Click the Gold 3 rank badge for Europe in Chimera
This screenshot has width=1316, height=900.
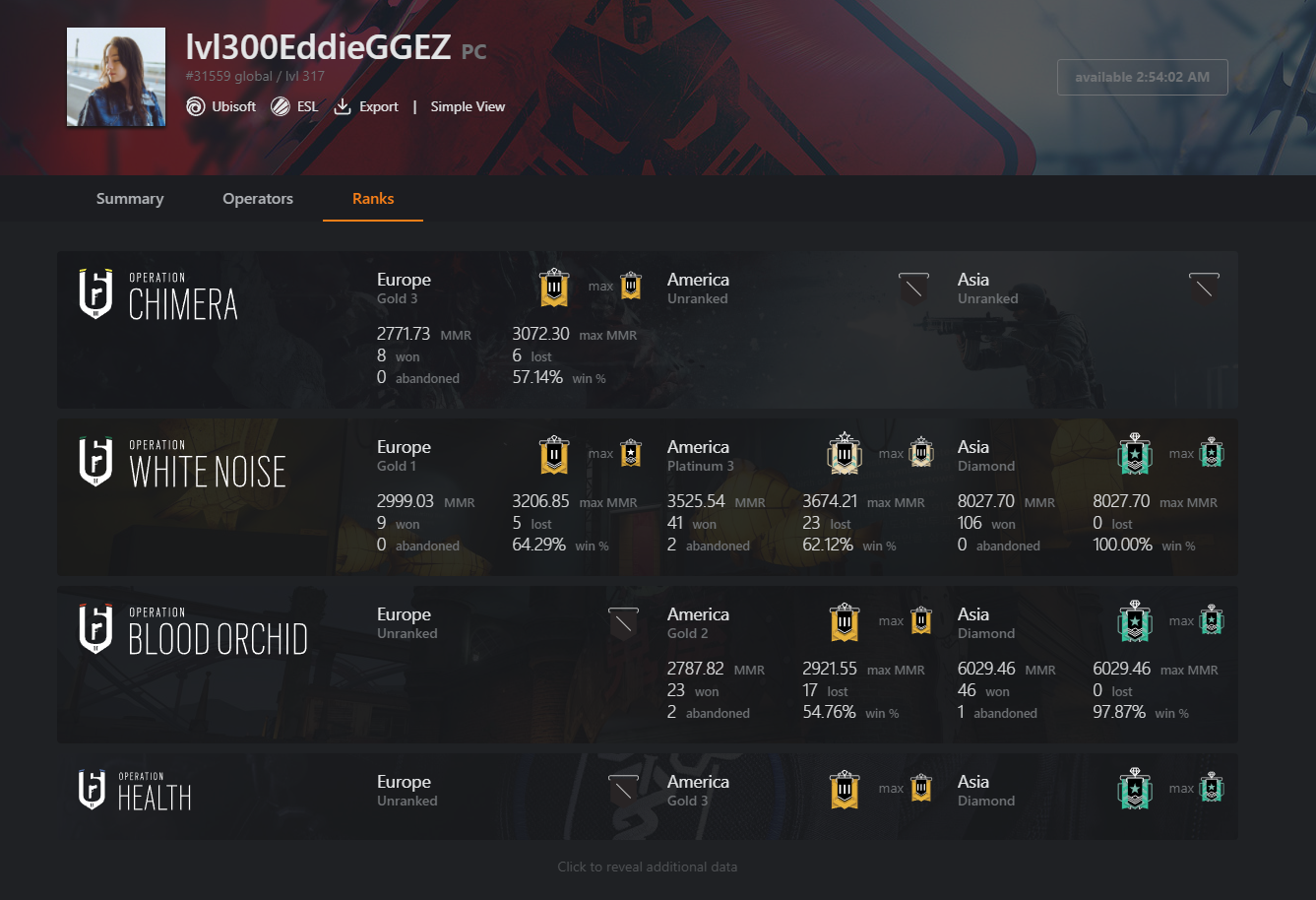(x=553, y=288)
